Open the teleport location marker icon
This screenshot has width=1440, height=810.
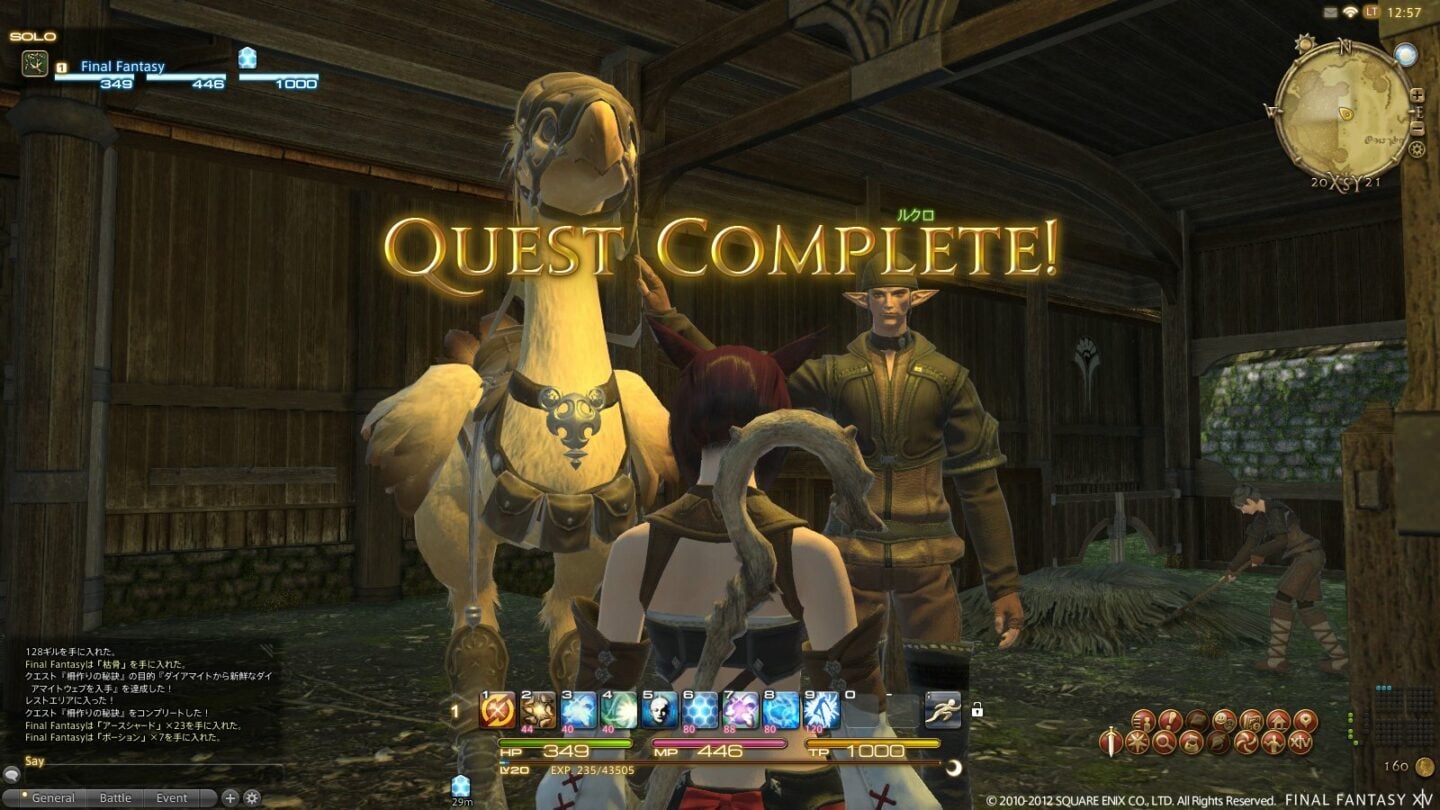pos(1306,720)
